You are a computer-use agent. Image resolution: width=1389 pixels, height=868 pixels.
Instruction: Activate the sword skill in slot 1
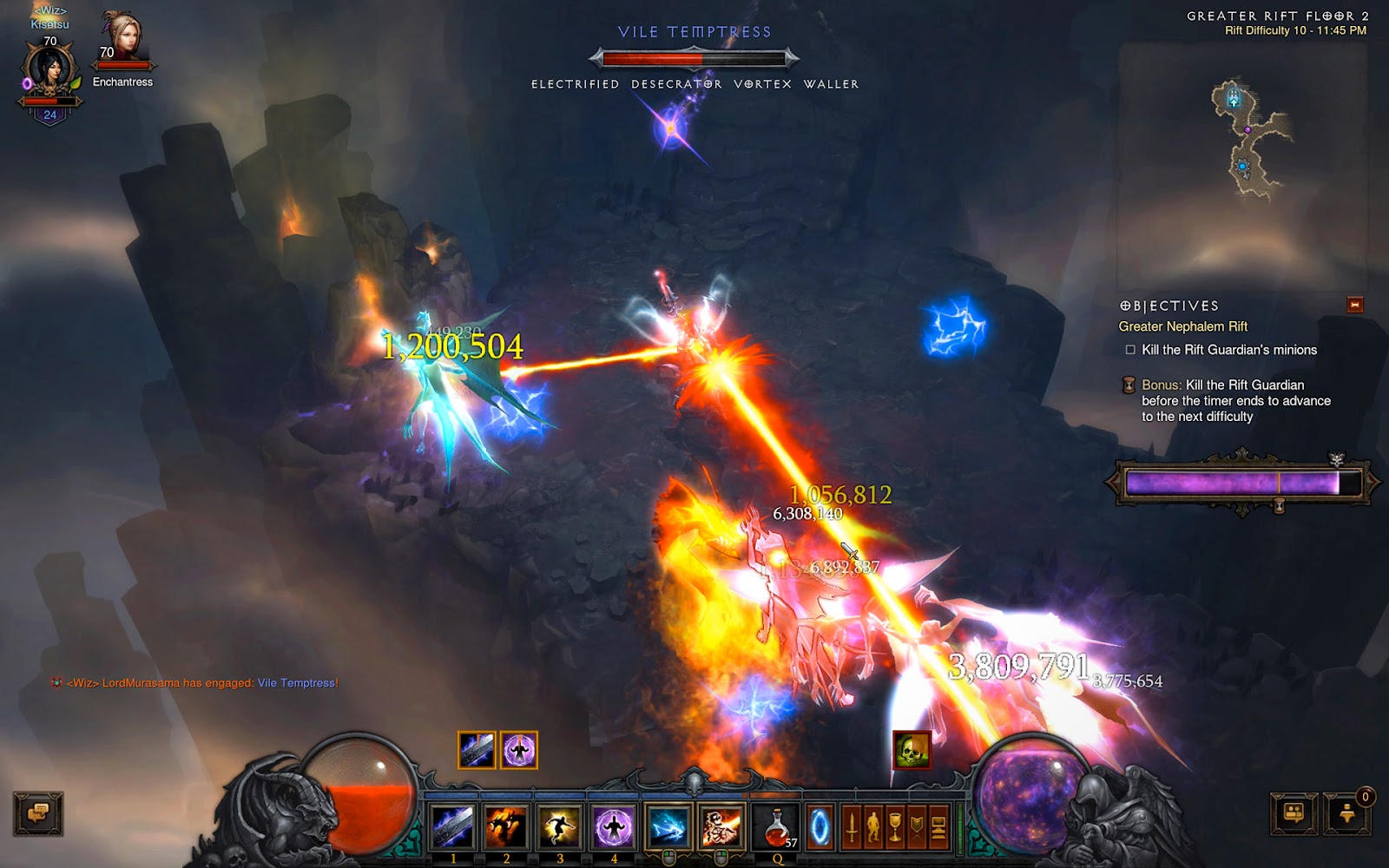coord(452,826)
